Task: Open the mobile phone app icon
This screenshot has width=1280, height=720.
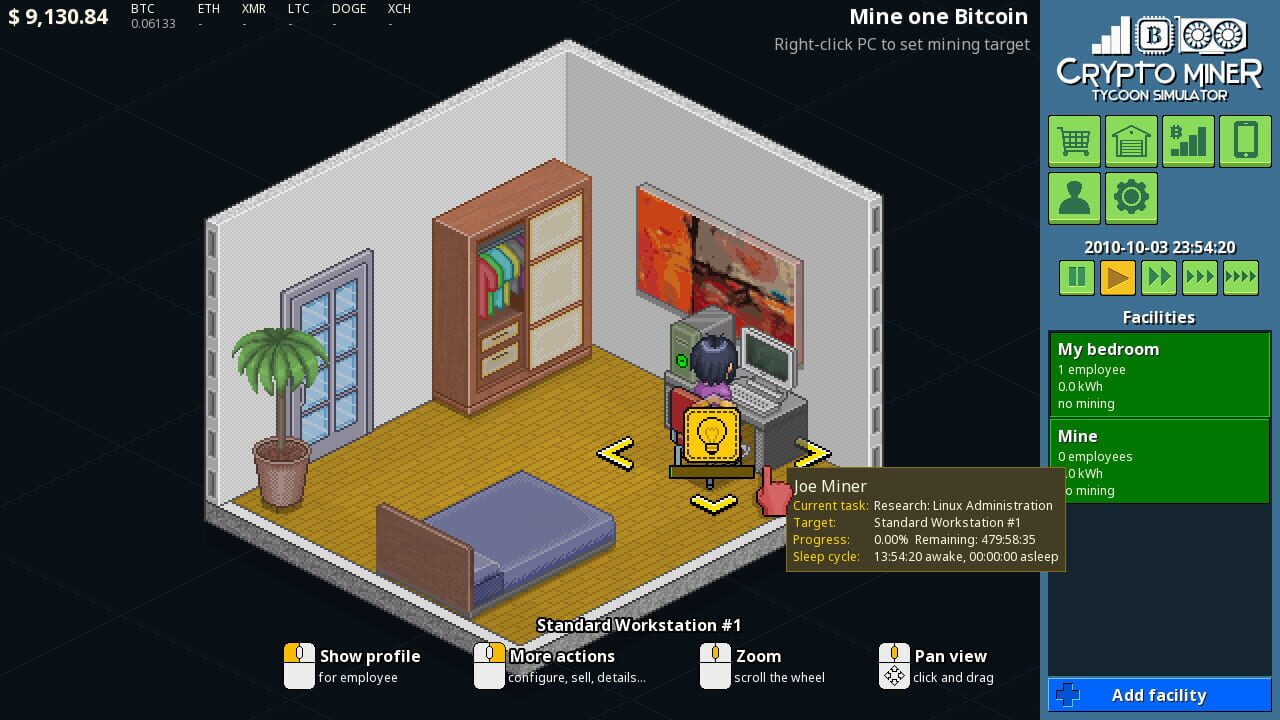Action: pyautogui.click(x=1245, y=141)
